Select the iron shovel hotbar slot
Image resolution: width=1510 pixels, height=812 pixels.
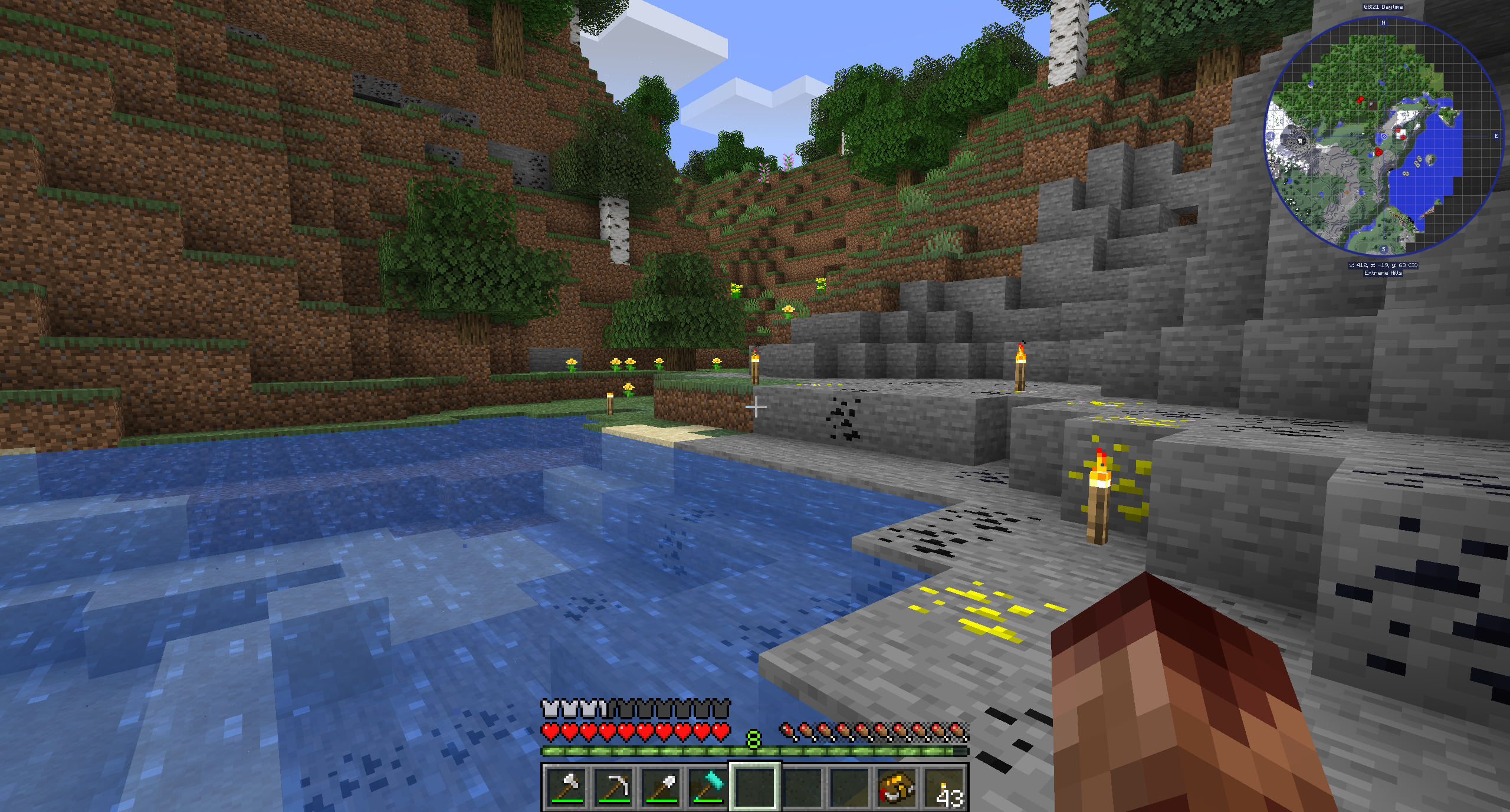click(661, 787)
